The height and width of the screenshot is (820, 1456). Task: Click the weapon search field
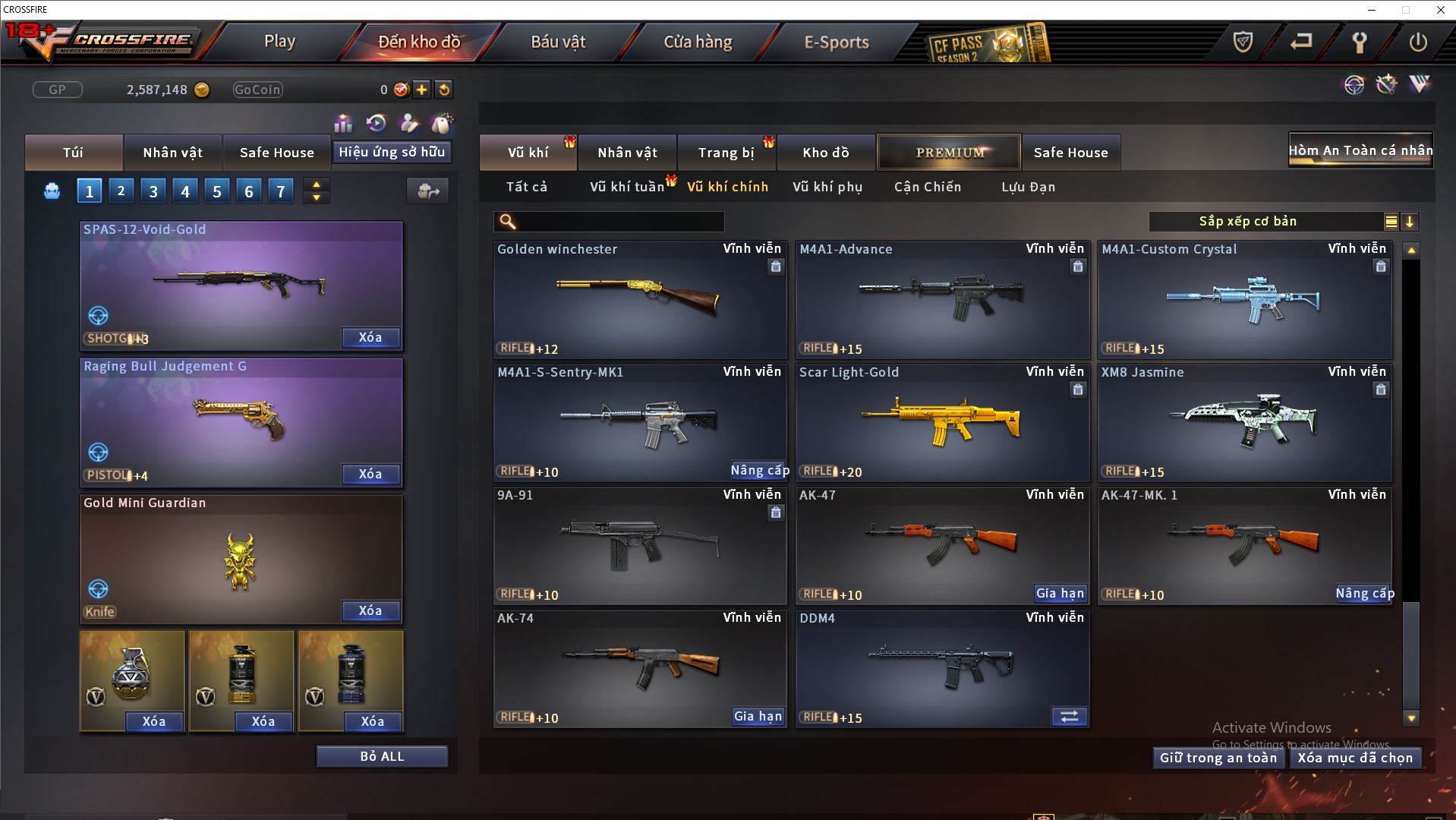[x=619, y=222]
